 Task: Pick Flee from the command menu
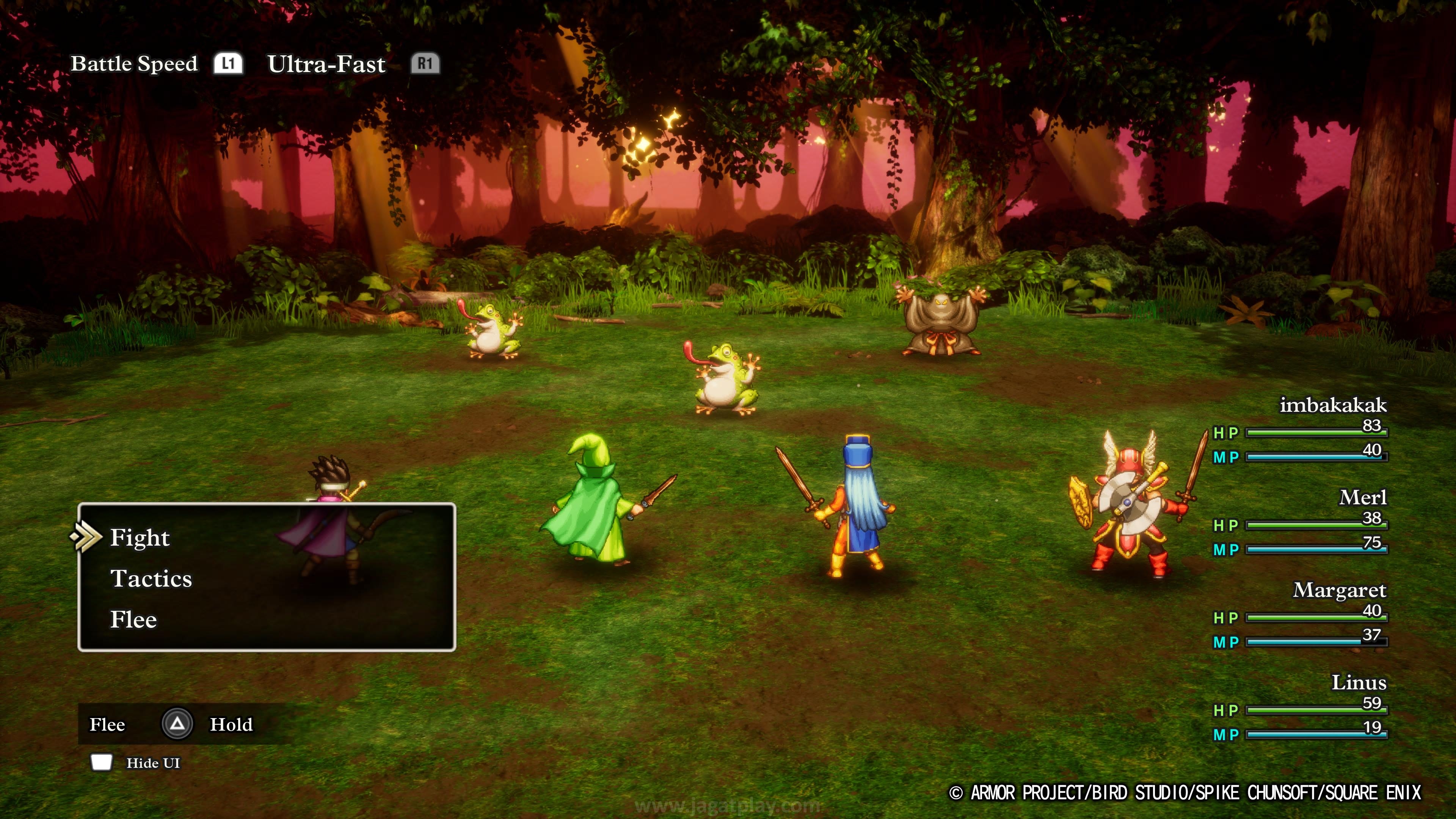point(133,620)
